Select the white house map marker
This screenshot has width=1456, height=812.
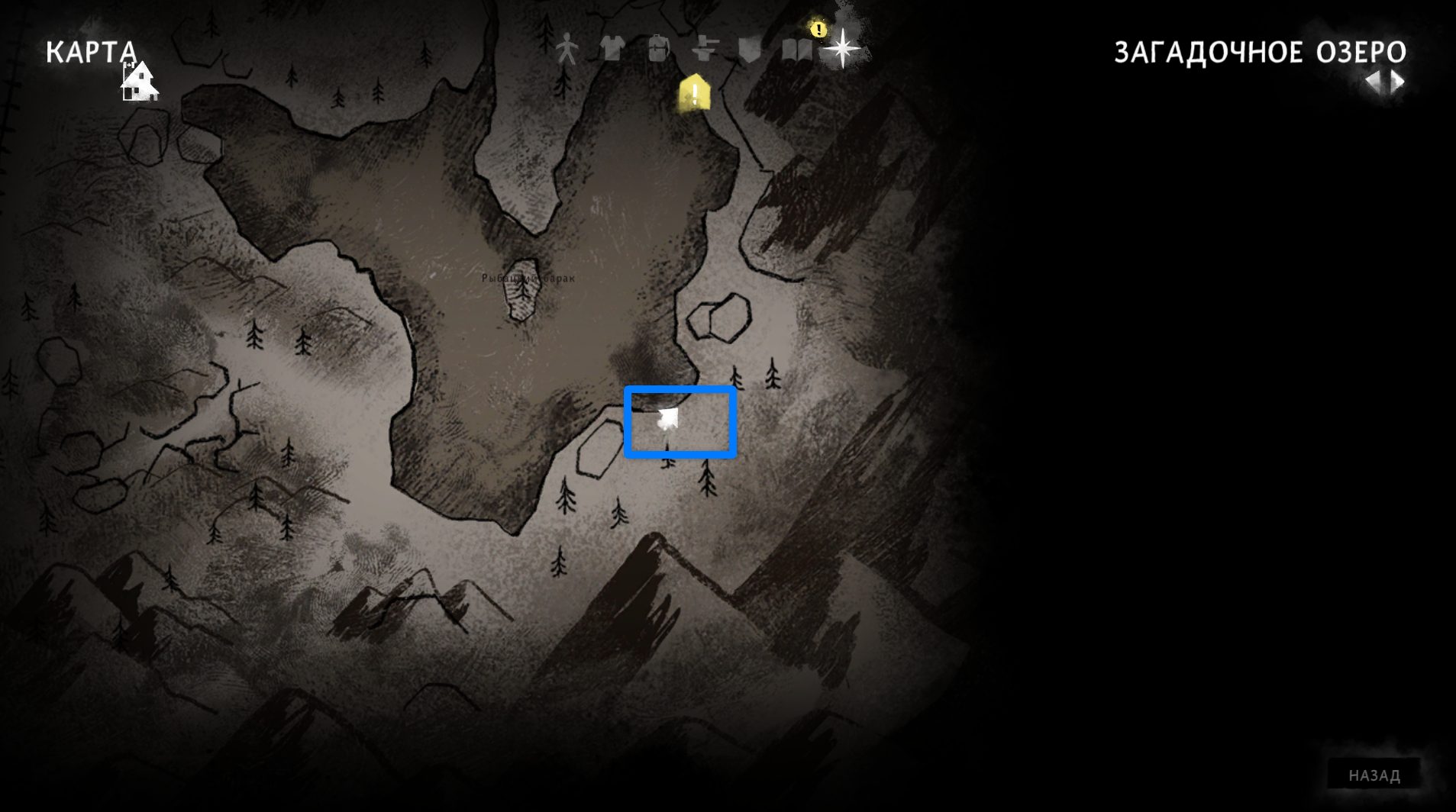tap(140, 82)
